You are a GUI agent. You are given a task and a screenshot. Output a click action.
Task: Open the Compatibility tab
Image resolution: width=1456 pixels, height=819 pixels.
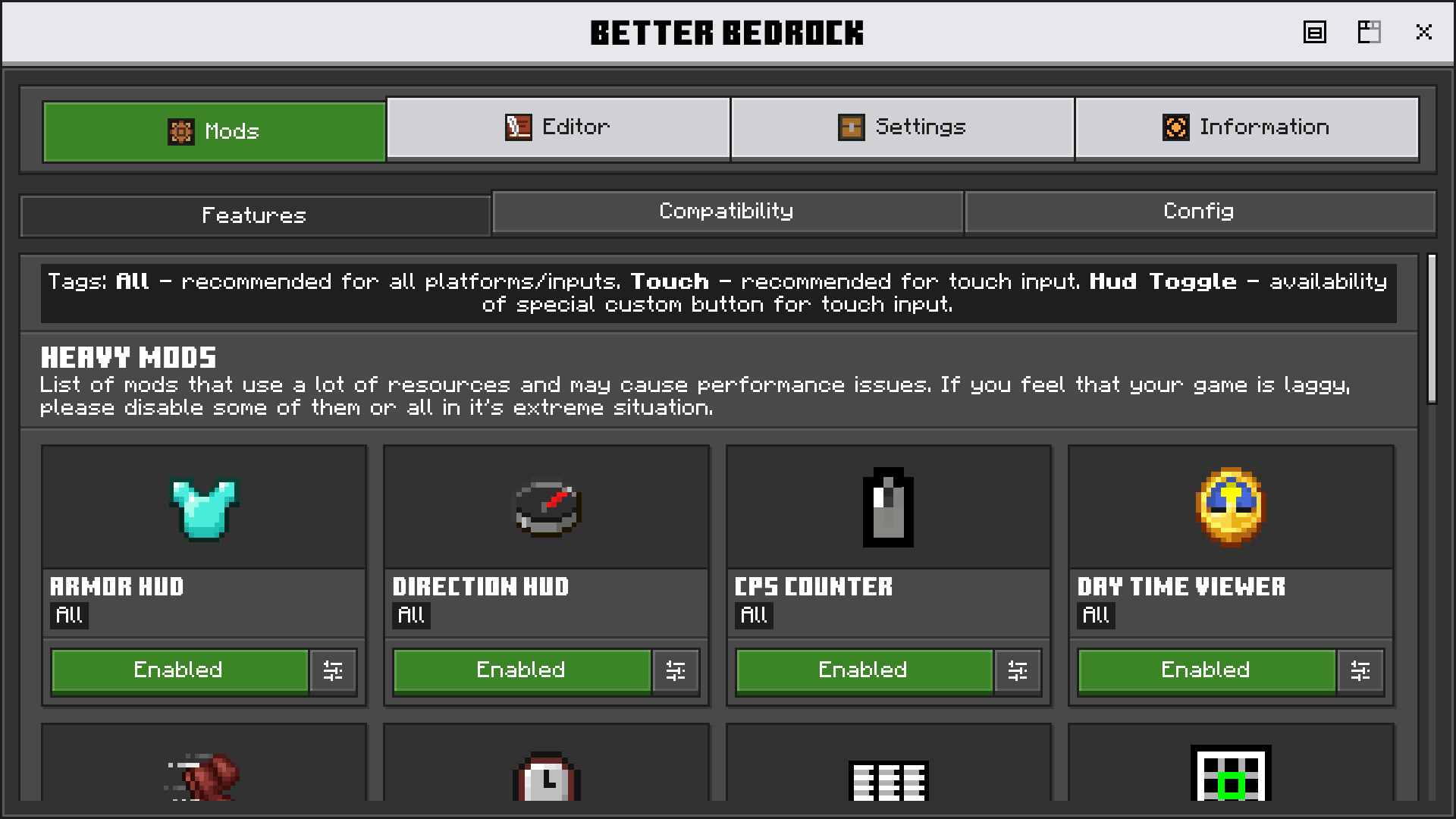coord(726,212)
